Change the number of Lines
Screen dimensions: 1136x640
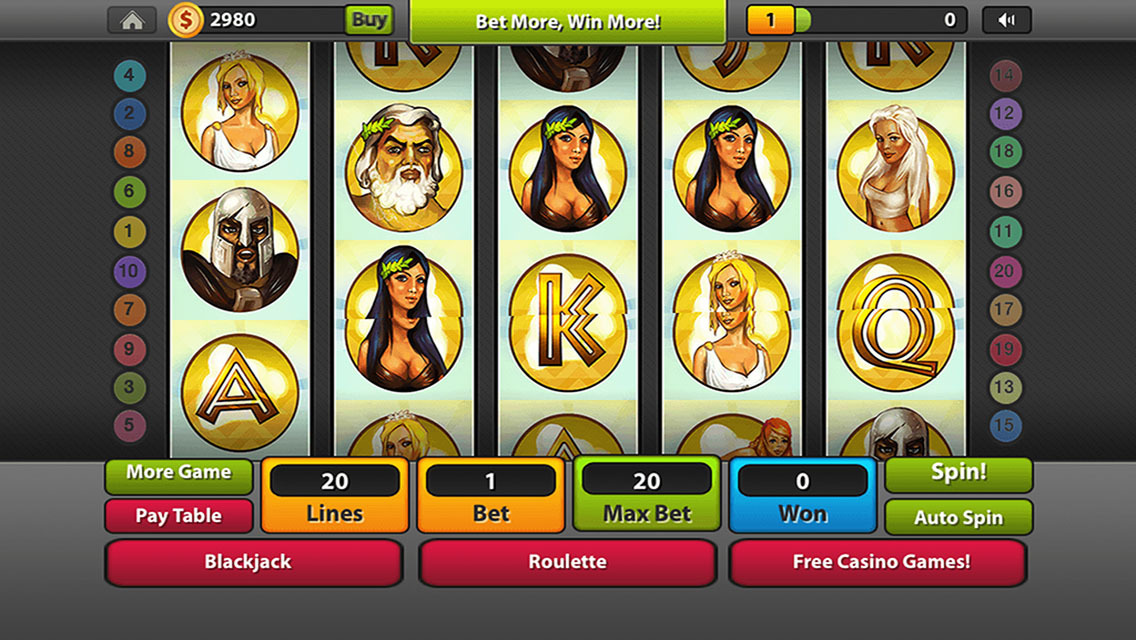click(x=334, y=496)
